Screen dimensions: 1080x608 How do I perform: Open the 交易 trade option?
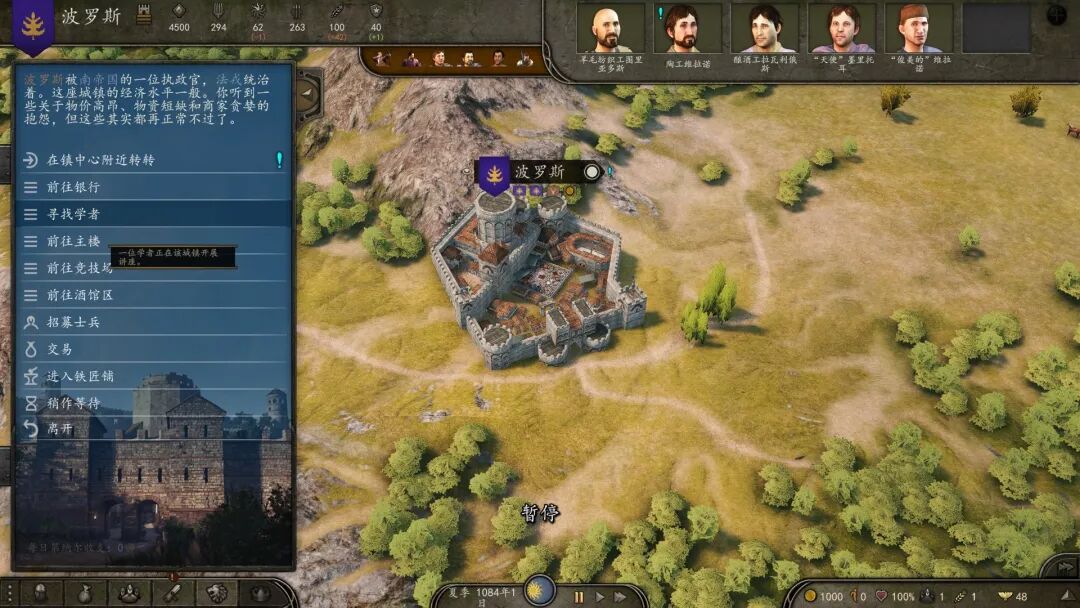click(x=60, y=349)
